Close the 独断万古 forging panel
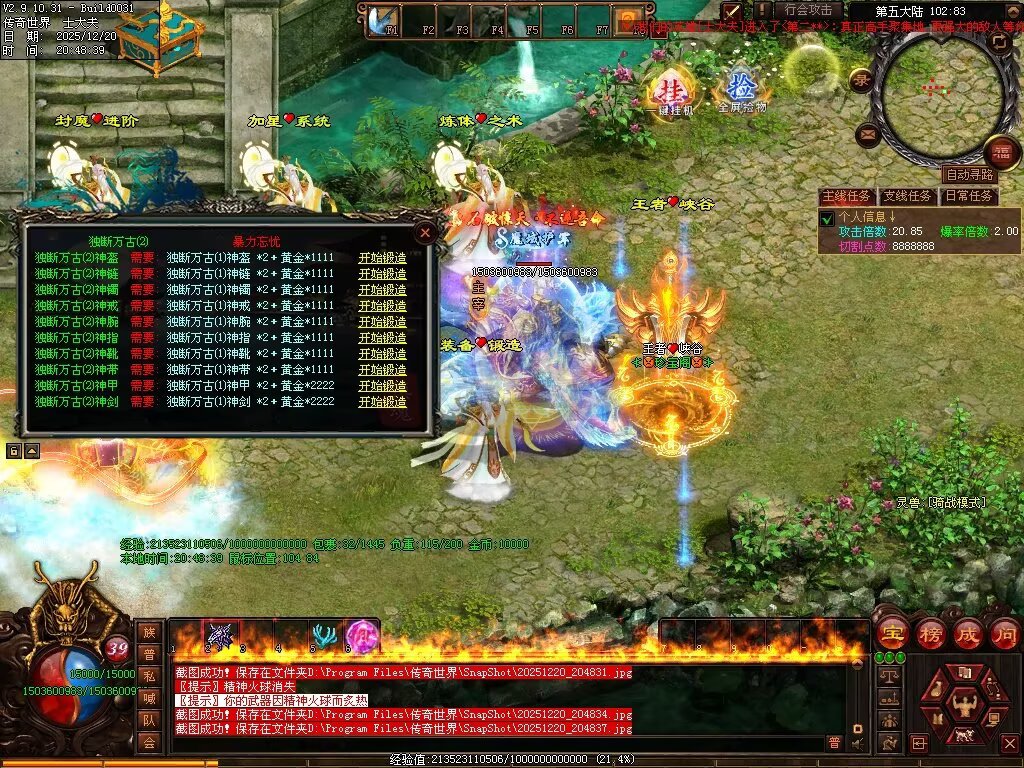Viewport: 1024px width, 768px height. [425, 232]
